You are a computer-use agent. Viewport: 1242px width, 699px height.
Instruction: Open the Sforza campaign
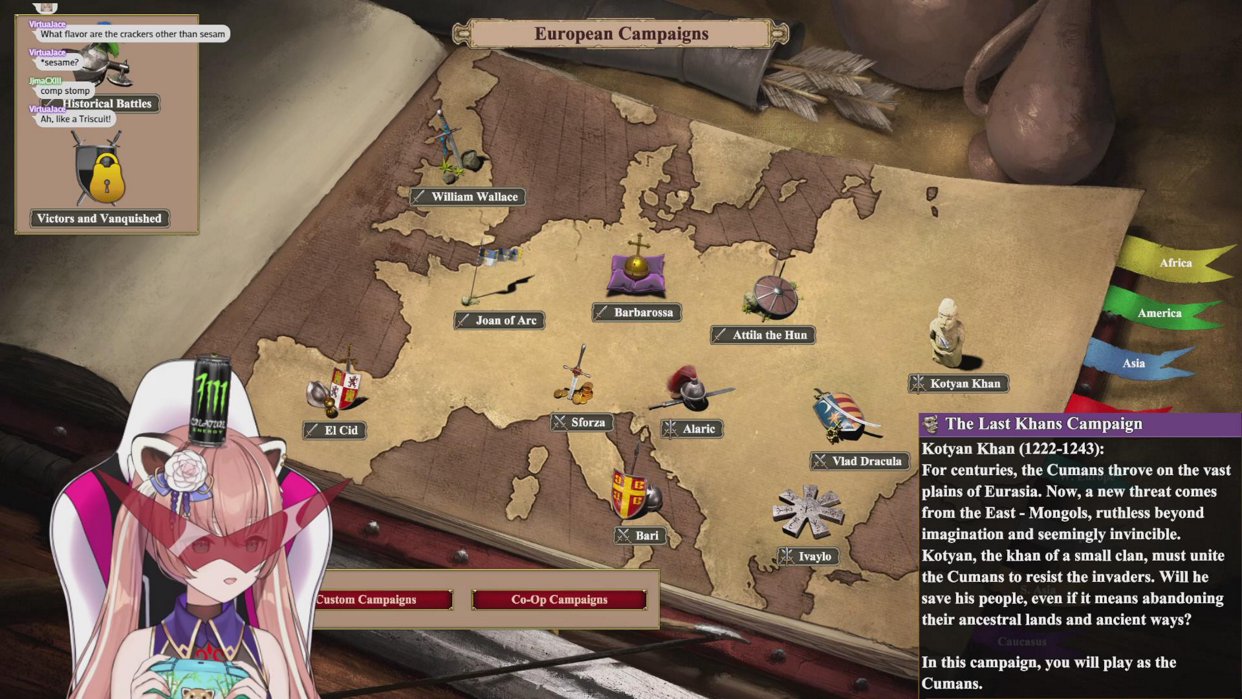point(582,422)
